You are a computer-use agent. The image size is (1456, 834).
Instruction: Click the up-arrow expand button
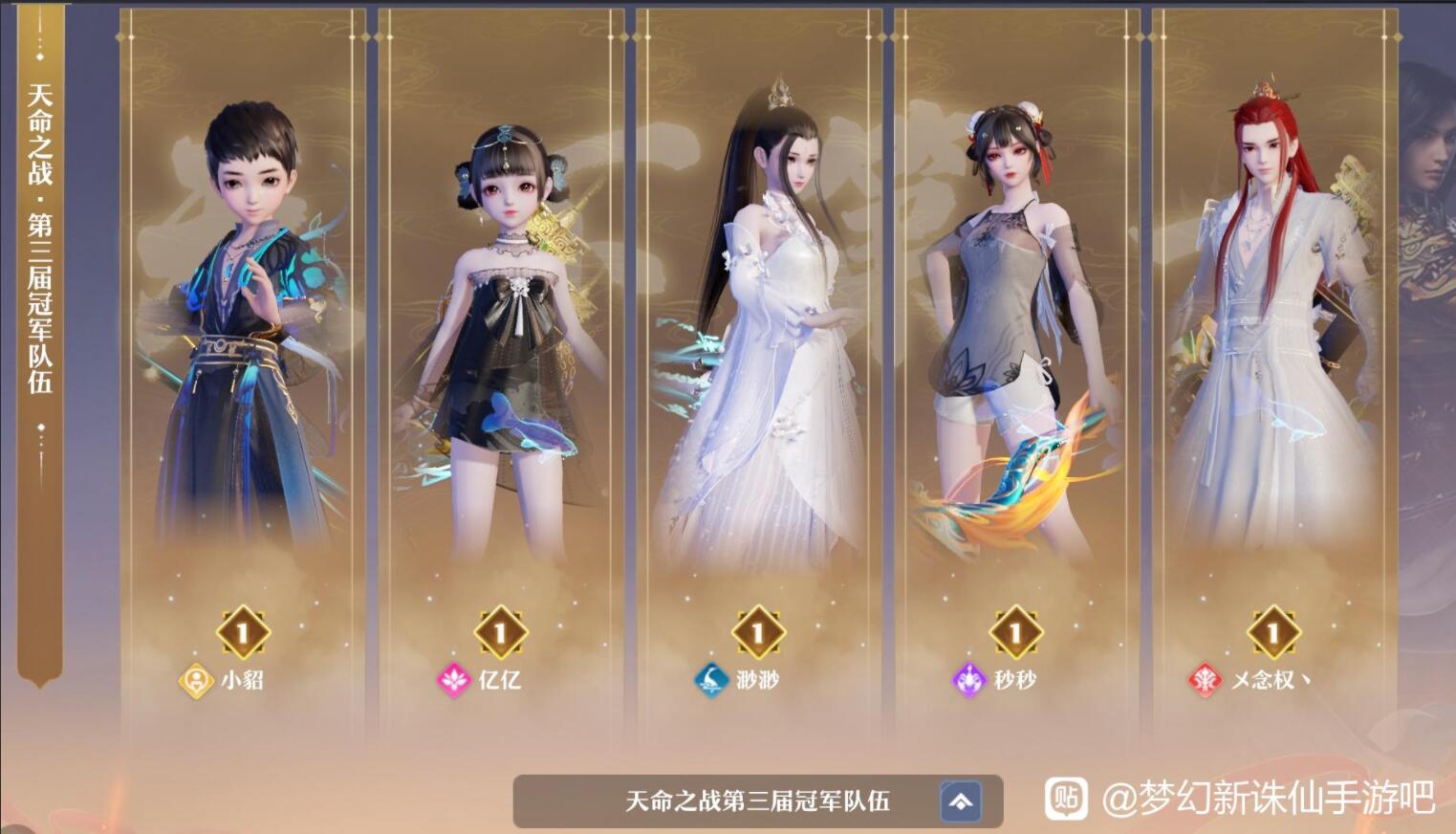(962, 801)
